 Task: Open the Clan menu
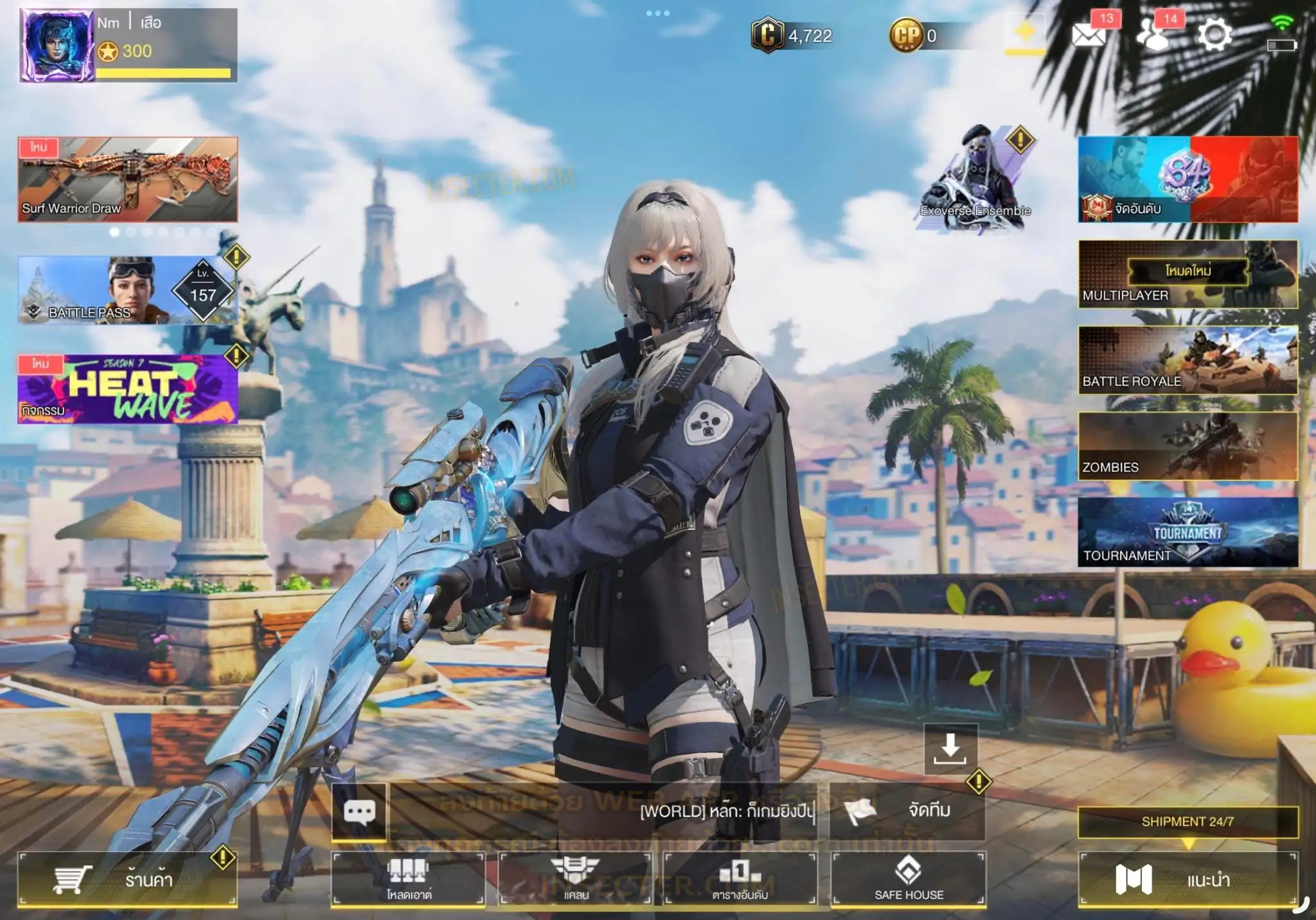coord(576,879)
